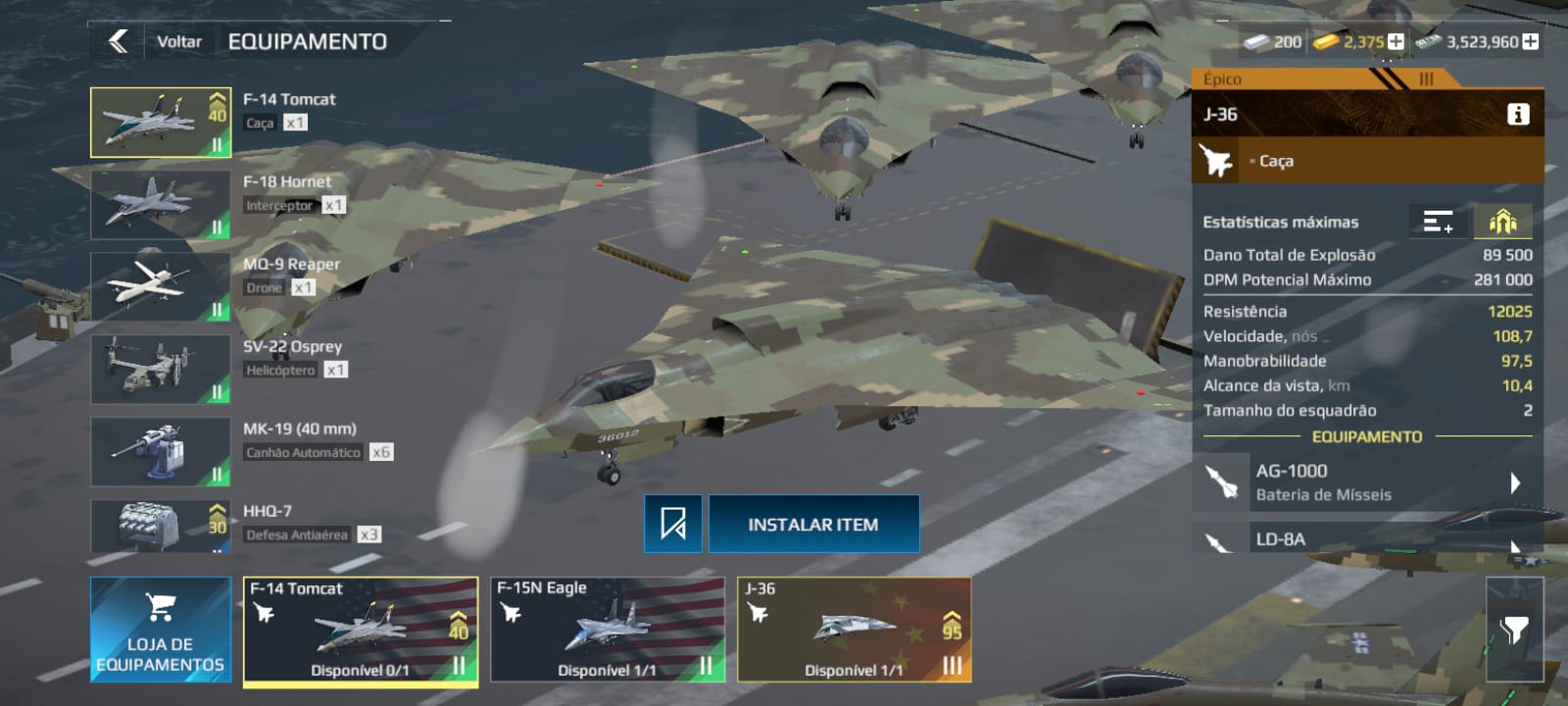
Task: Go back with the Voltar arrow button
Action: pos(119,41)
